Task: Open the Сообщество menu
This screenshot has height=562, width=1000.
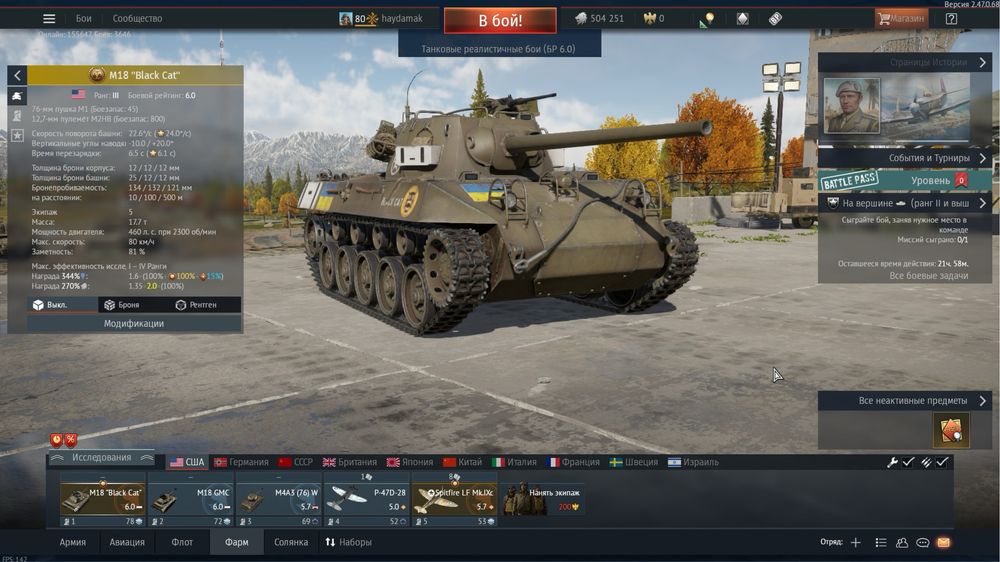Action: click(137, 19)
